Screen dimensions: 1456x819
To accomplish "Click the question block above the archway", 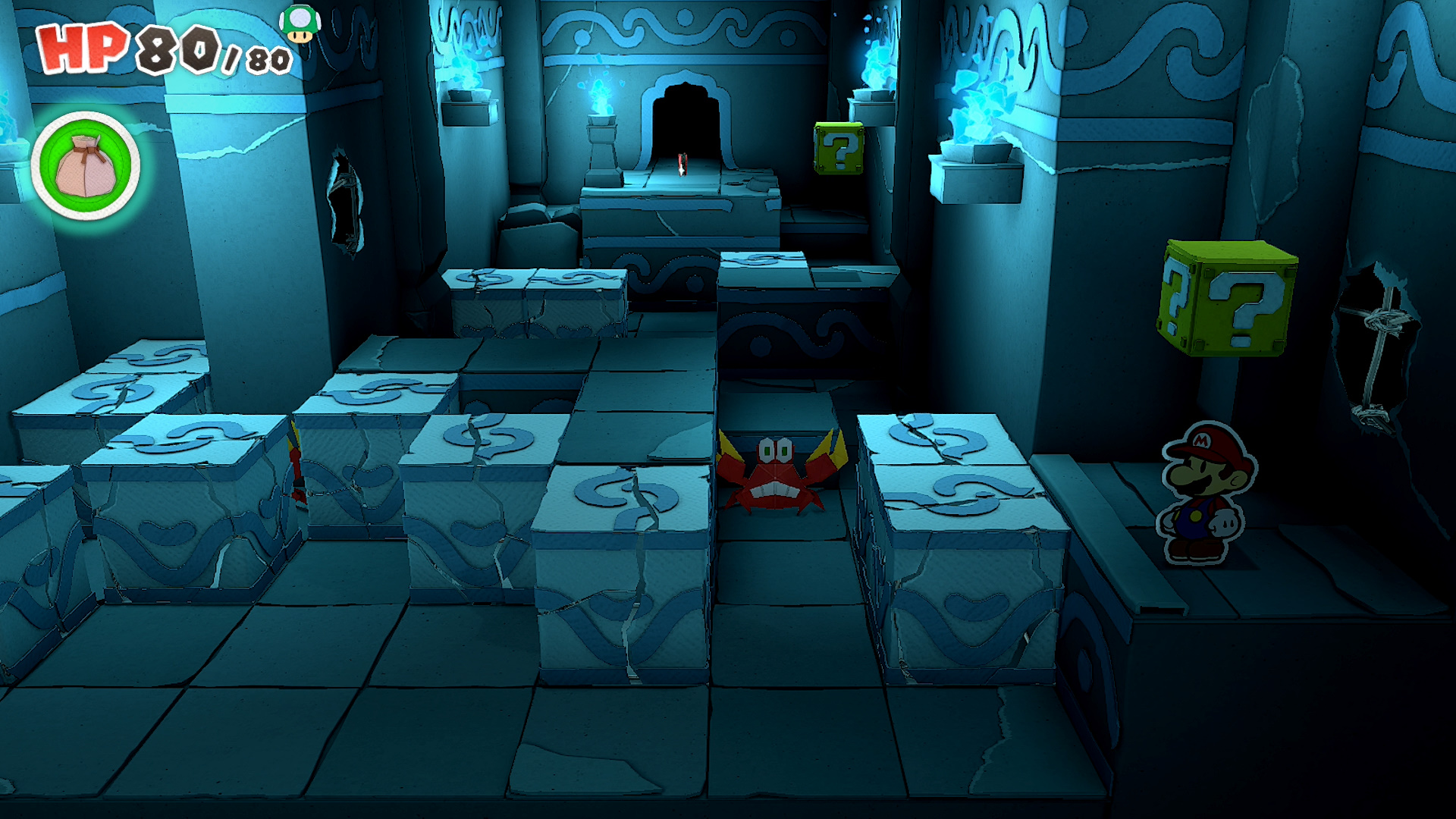I will pyautogui.click(x=837, y=149).
